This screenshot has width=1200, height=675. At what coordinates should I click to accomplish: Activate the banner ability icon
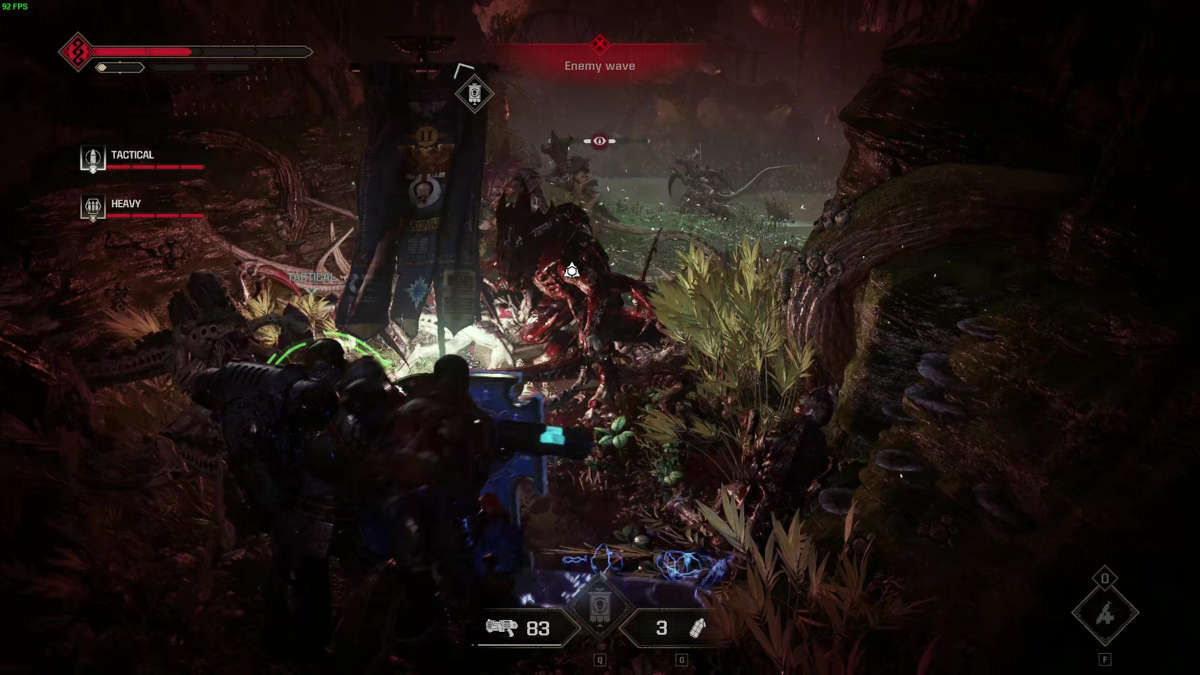(600, 605)
